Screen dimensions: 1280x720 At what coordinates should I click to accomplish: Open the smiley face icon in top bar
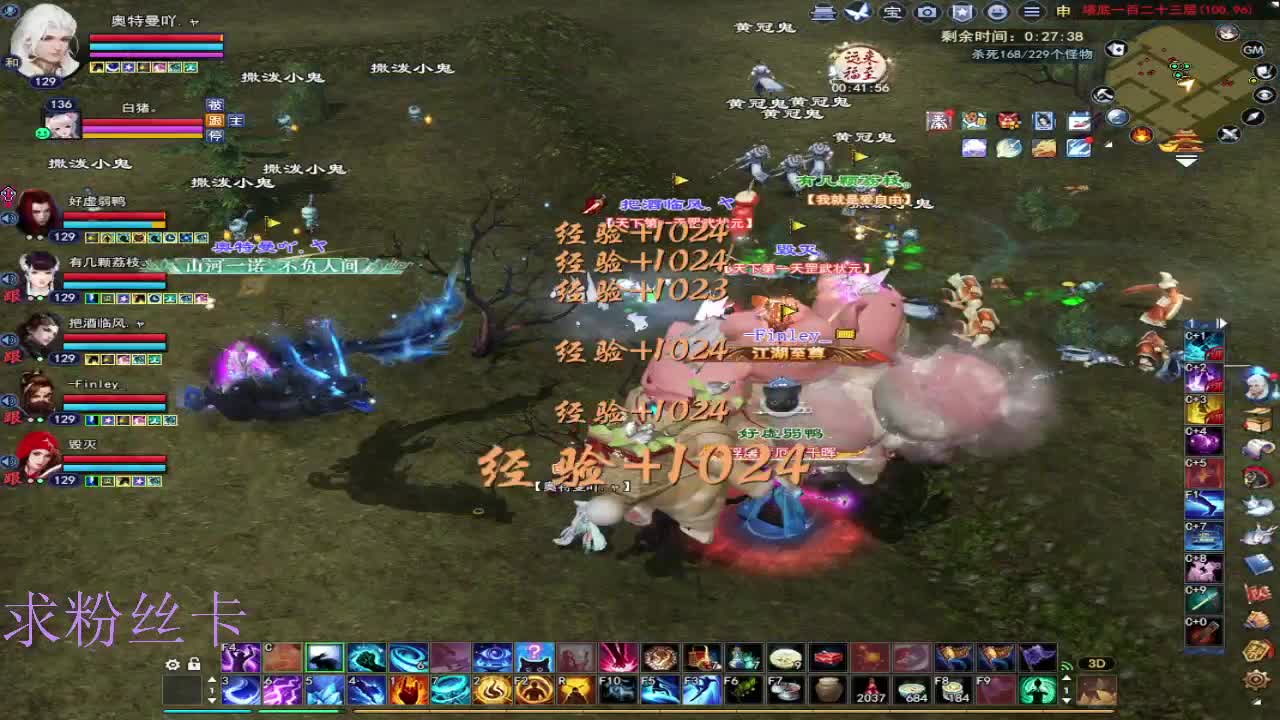[x=998, y=12]
